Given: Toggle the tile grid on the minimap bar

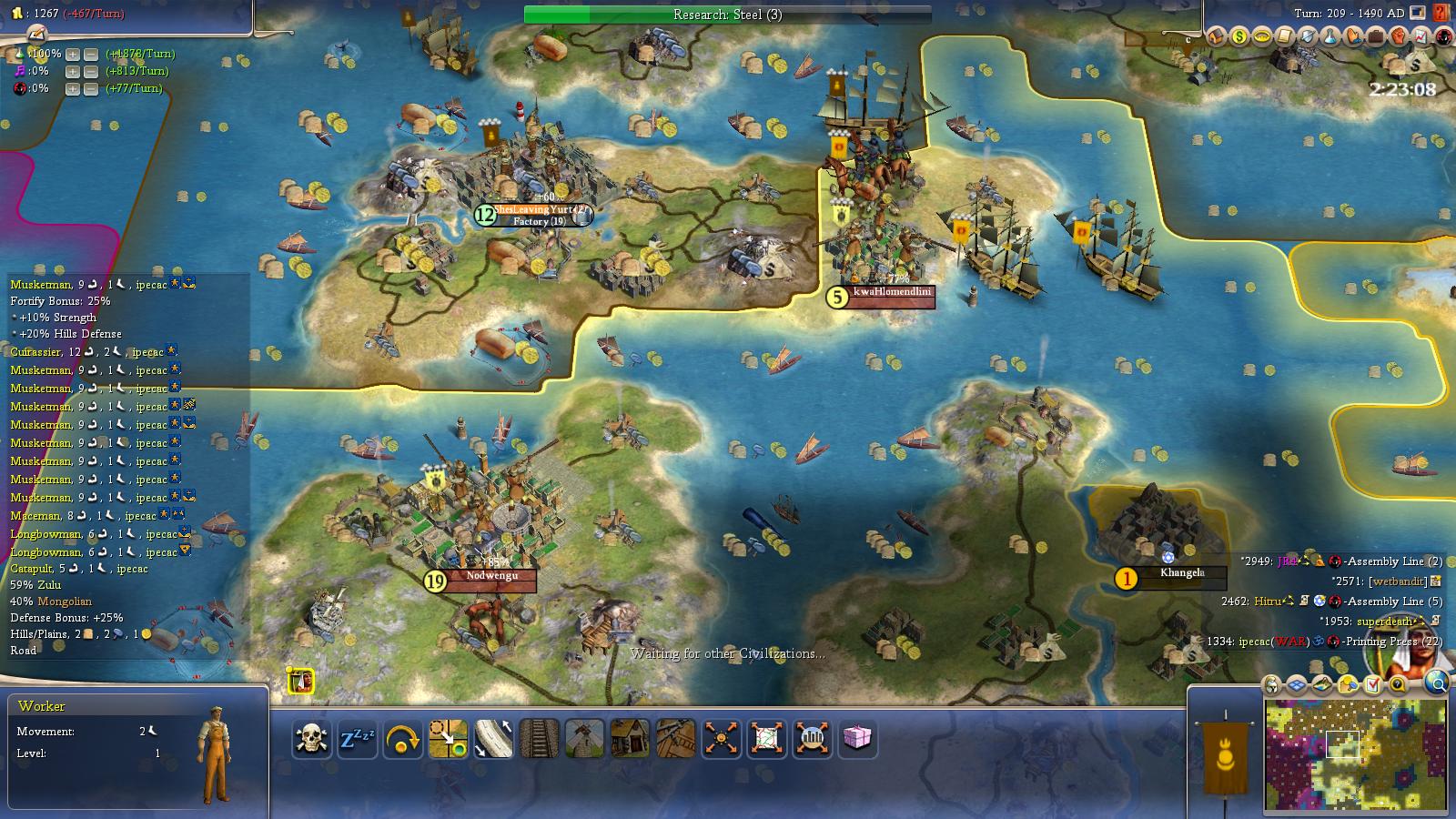Looking at the screenshot, I should [1297, 684].
